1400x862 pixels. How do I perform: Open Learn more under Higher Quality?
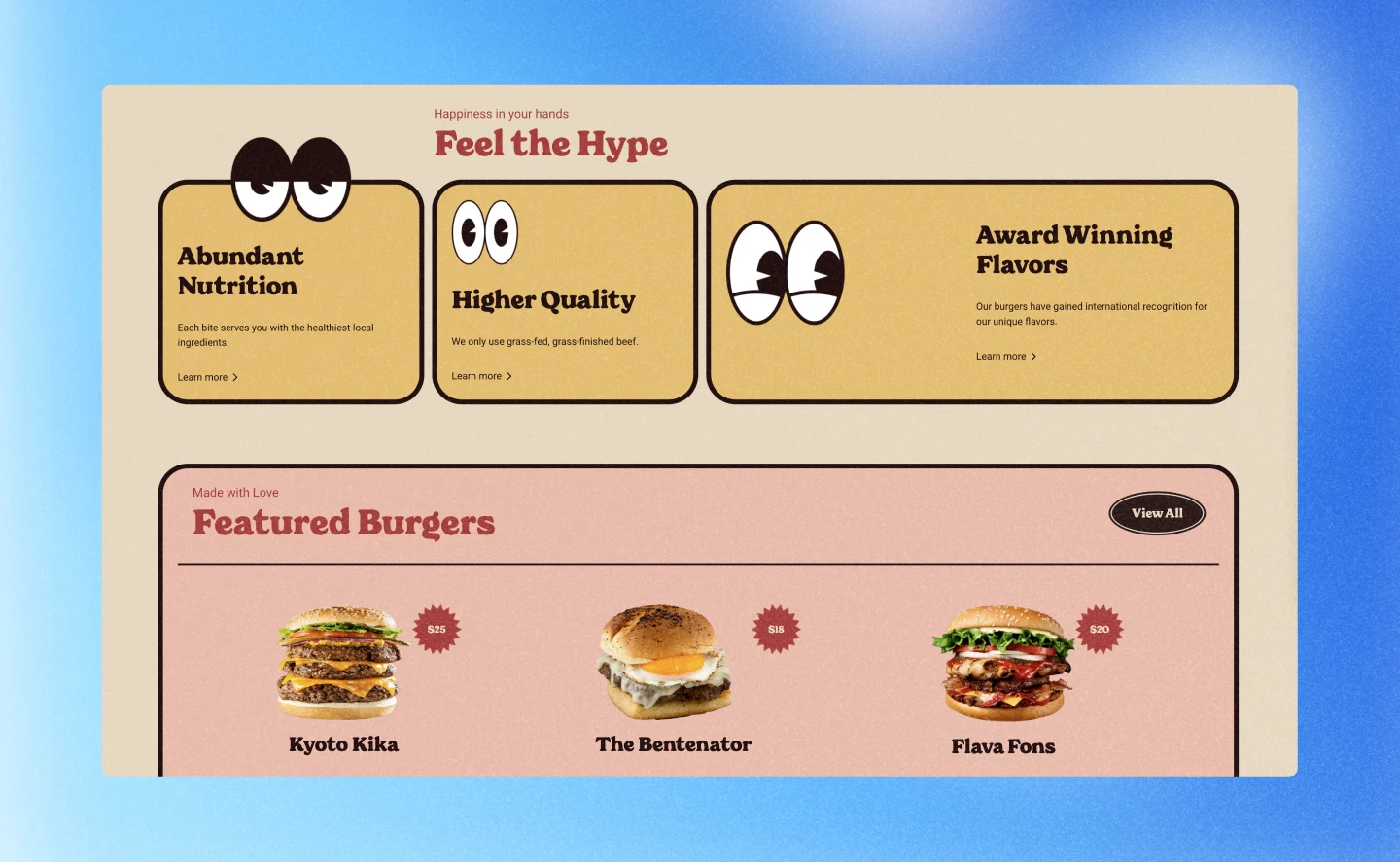click(476, 376)
